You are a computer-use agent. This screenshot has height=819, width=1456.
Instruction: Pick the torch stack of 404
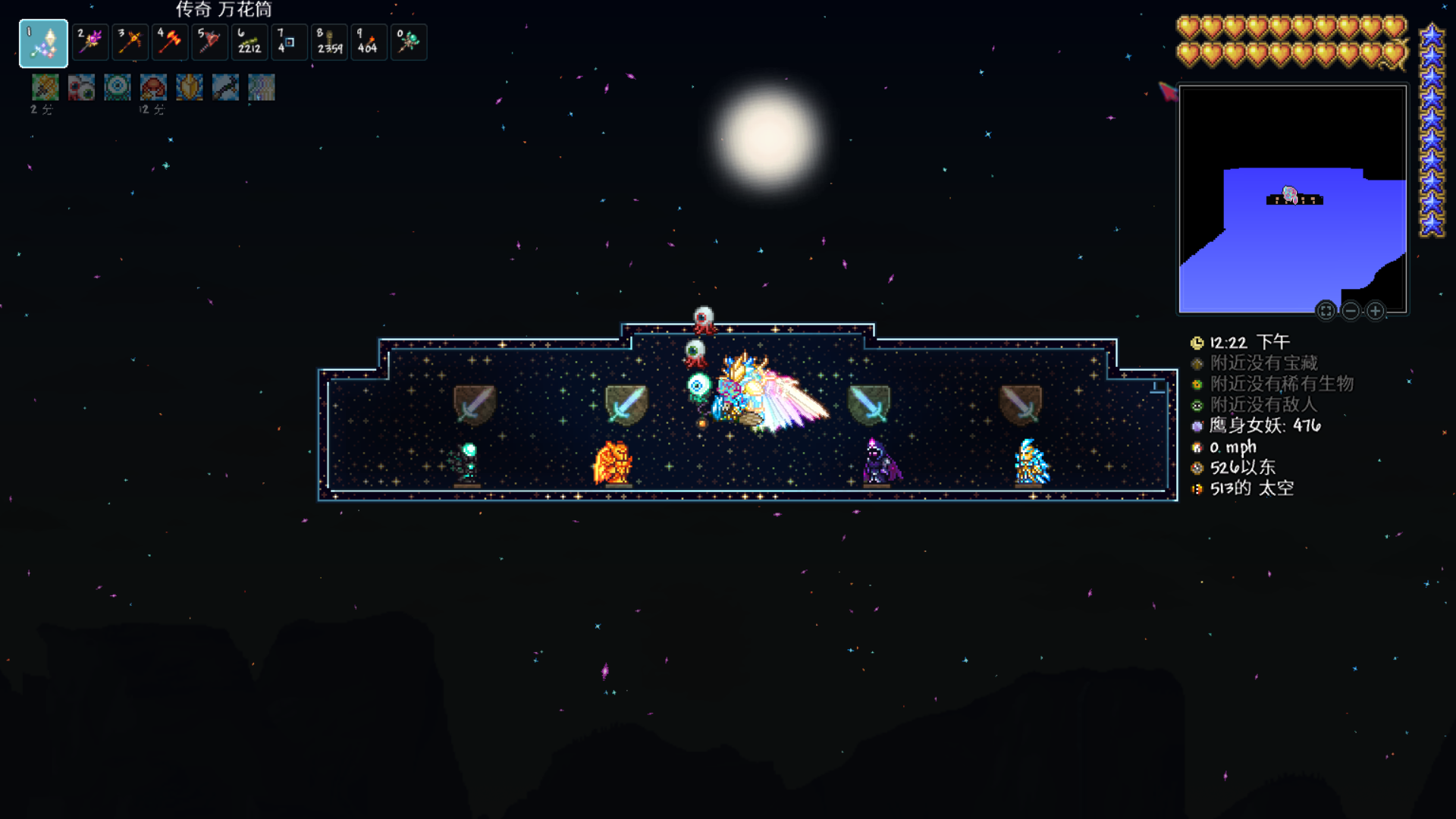[x=369, y=41]
